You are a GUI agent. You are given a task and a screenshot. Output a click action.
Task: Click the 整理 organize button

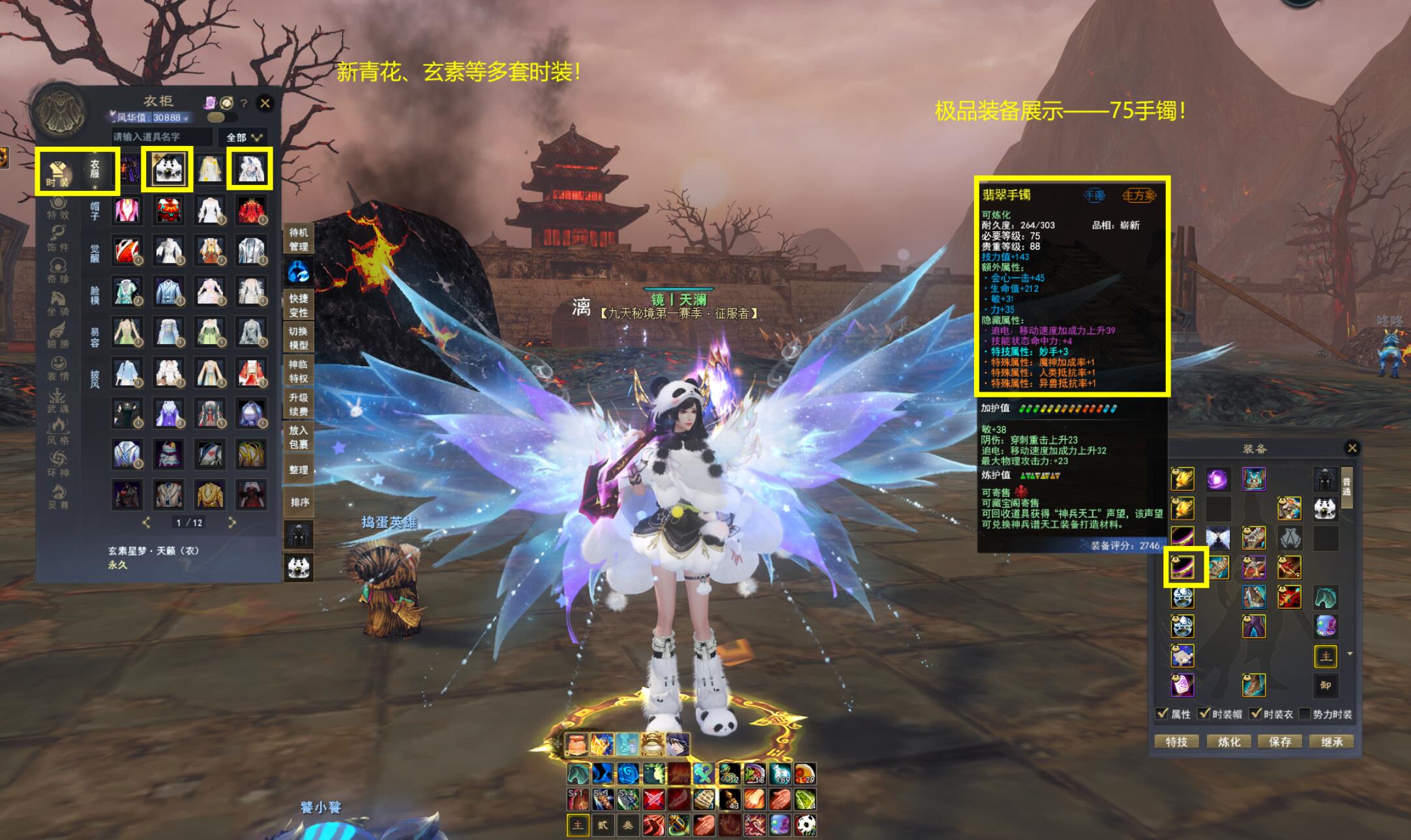[299, 470]
